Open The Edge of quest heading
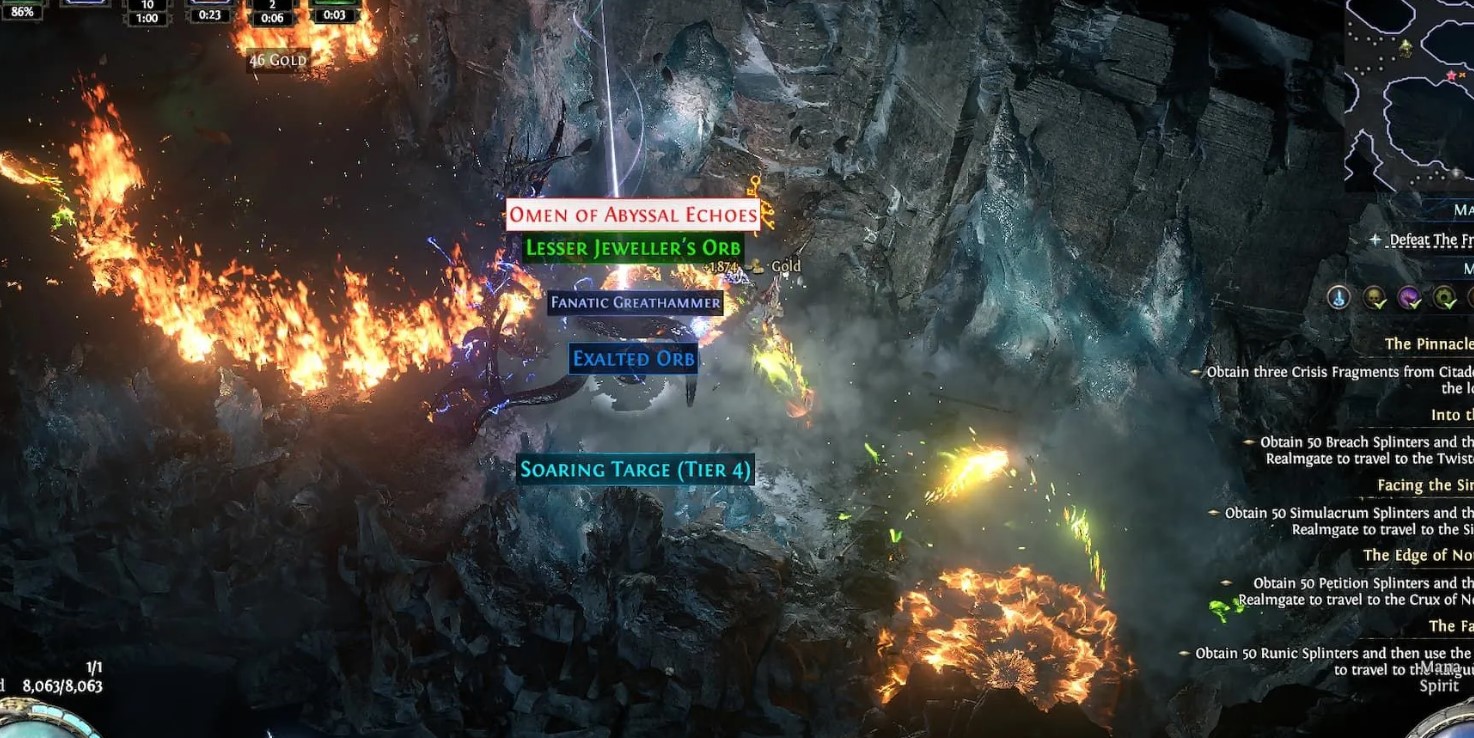Image resolution: width=1474 pixels, height=738 pixels. 1417,555
